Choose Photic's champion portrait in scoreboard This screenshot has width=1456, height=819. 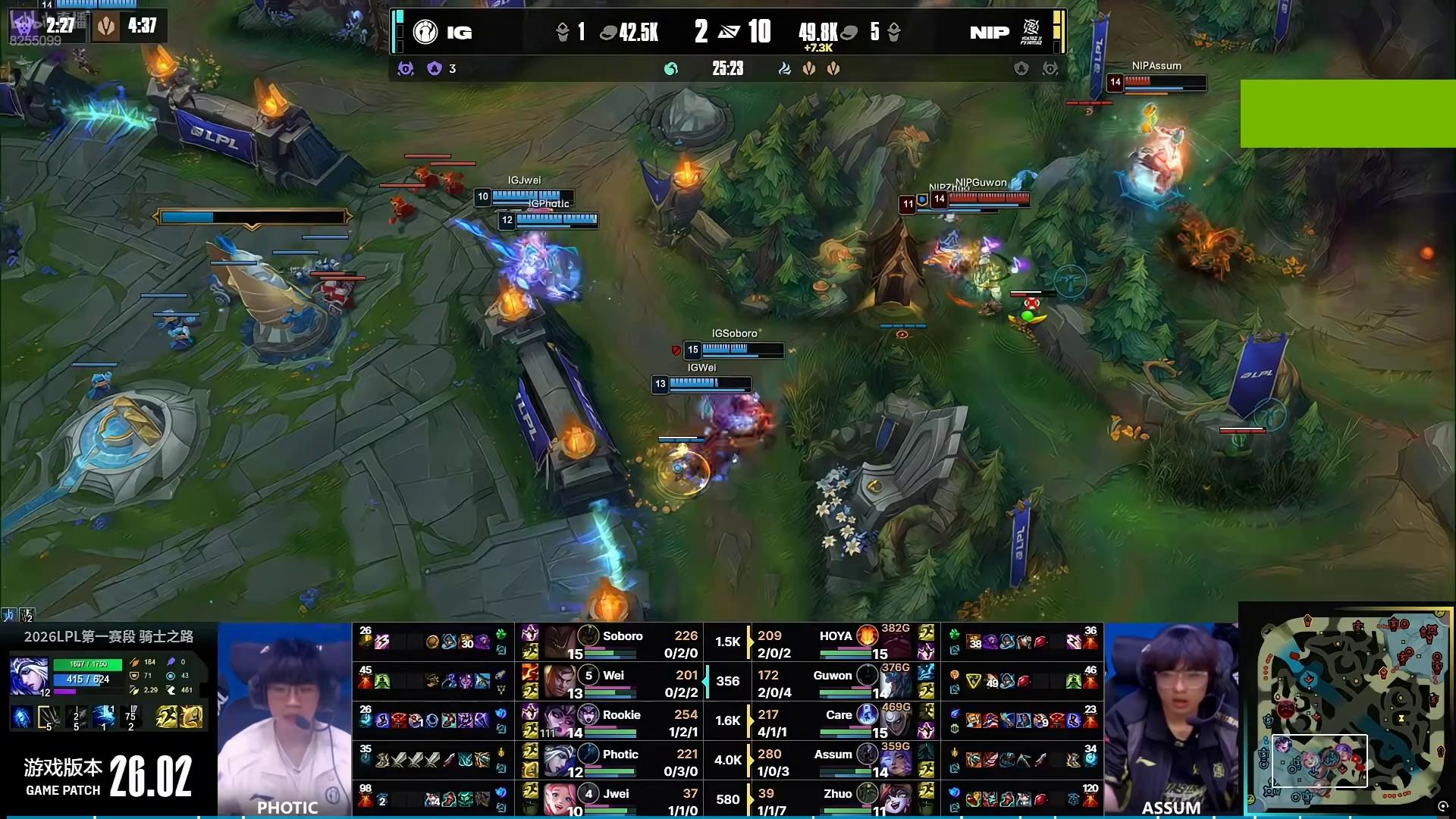[560, 760]
